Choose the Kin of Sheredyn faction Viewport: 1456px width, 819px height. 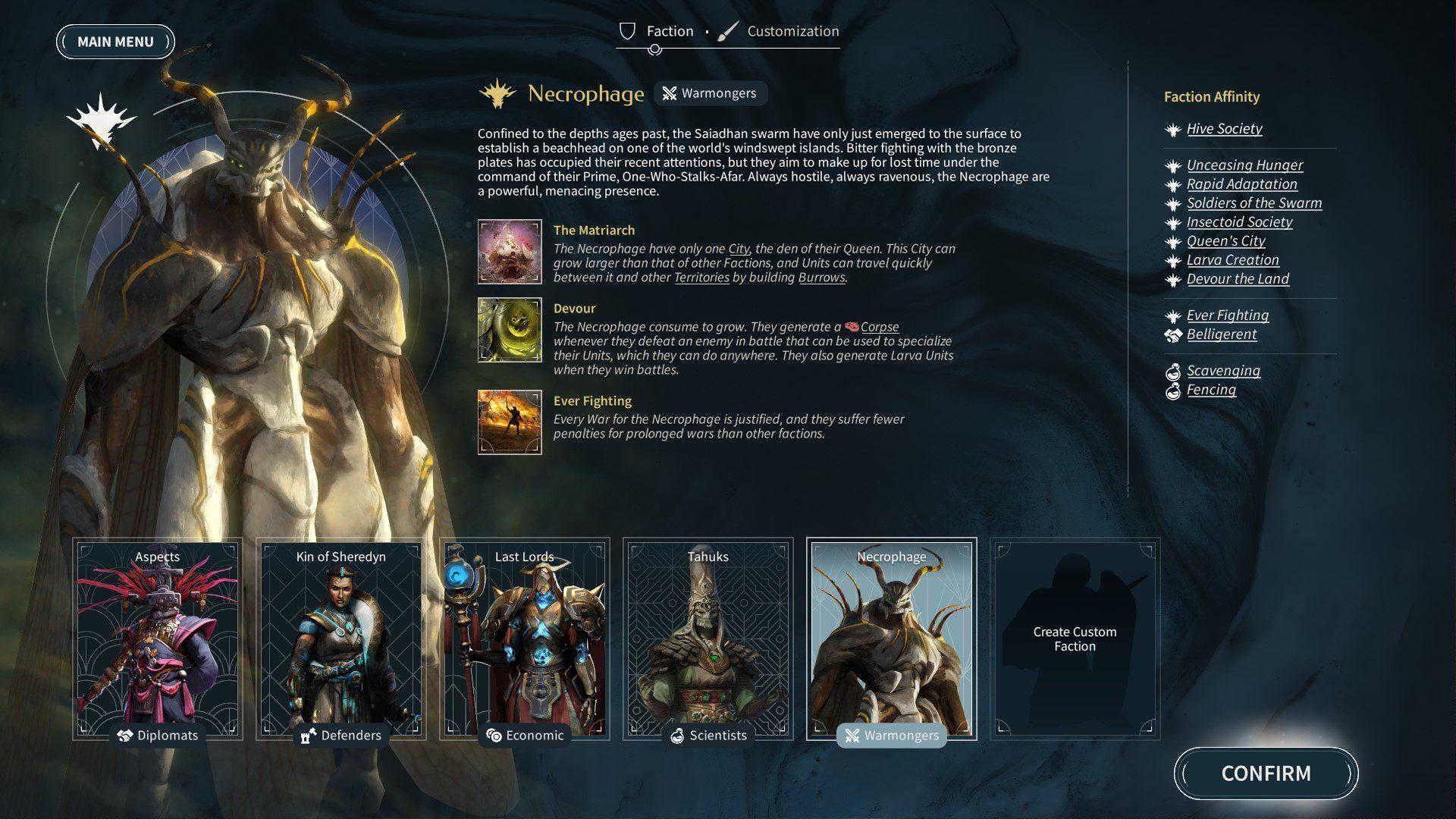[x=341, y=639]
